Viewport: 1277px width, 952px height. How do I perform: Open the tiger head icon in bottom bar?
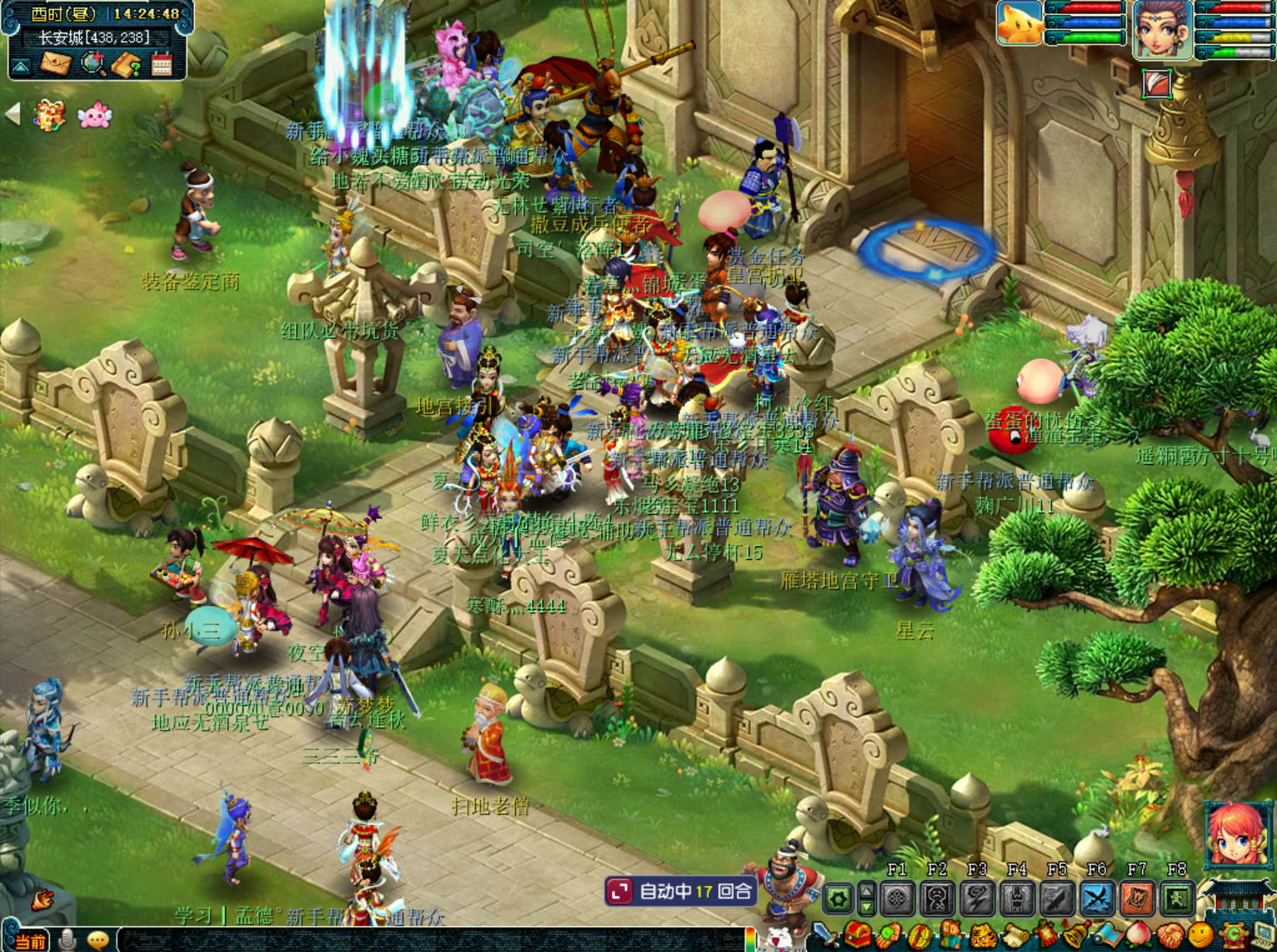(983, 936)
